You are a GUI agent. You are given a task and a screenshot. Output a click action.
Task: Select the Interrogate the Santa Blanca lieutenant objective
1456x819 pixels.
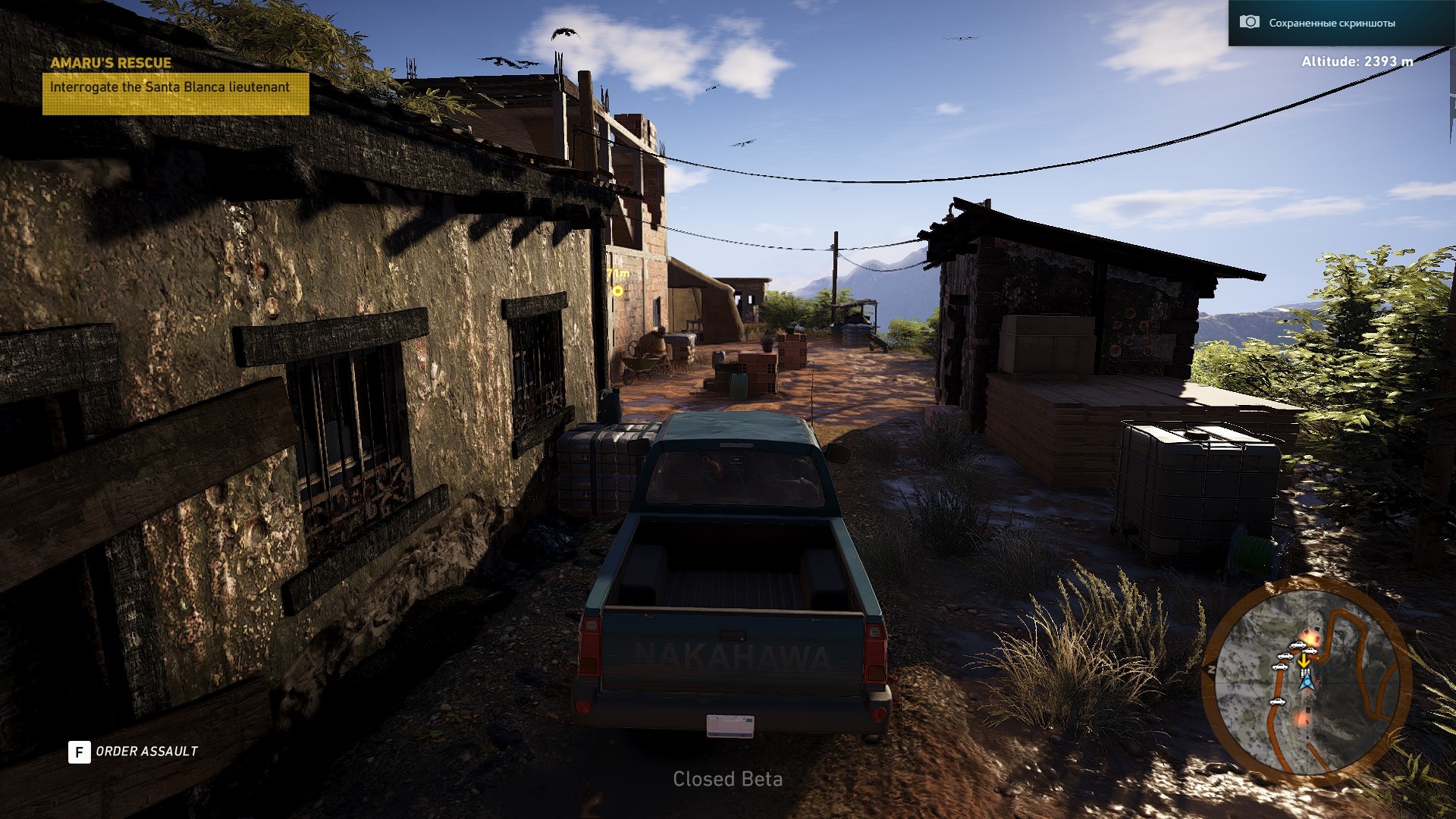(171, 88)
